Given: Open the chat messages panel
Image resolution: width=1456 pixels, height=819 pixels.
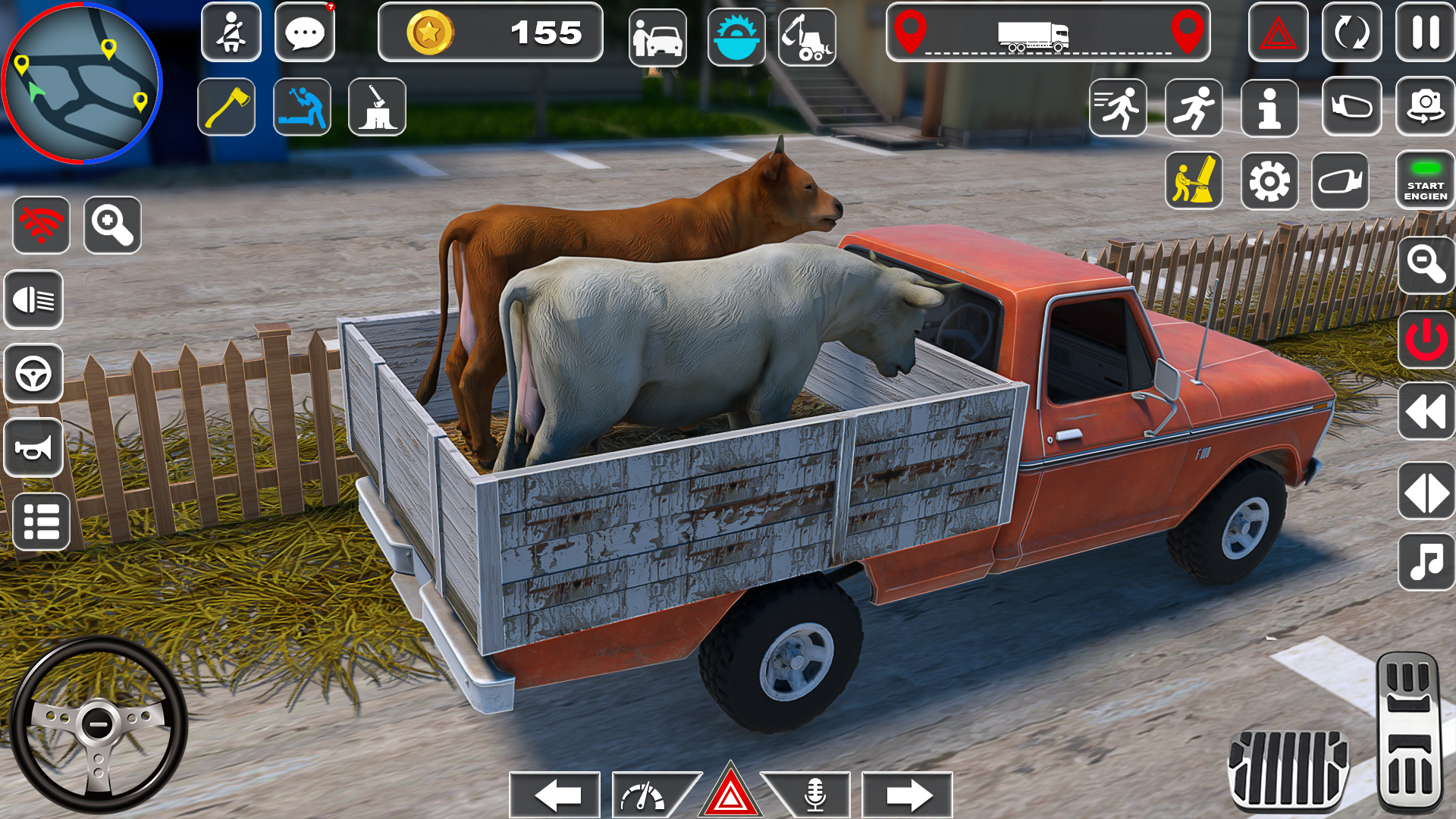Looking at the screenshot, I should (x=305, y=33).
